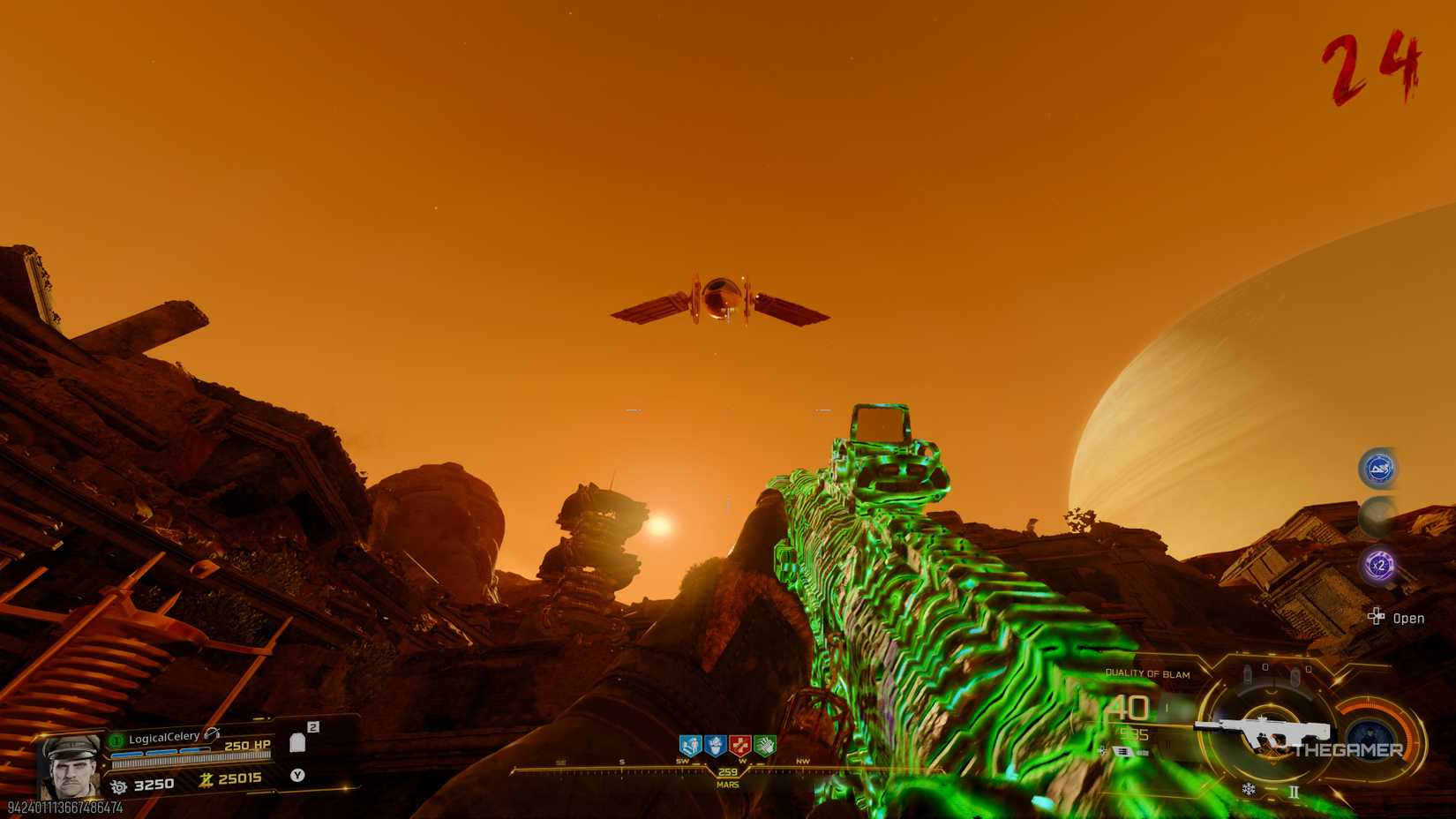Click the salvage gear icon showing 3250
The image size is (1456, 819).
[x=119, y=785]
